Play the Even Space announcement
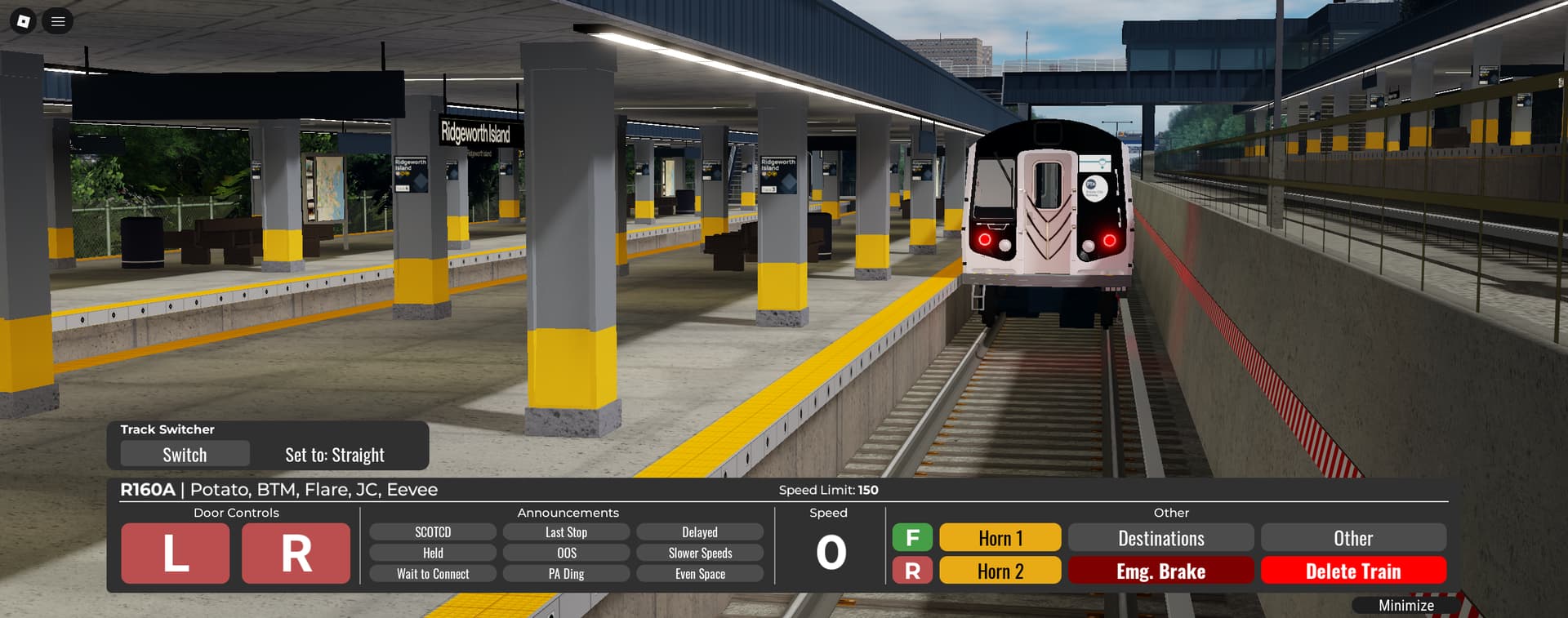Viewport: 1568px width, 618px height. pos(700,574)
